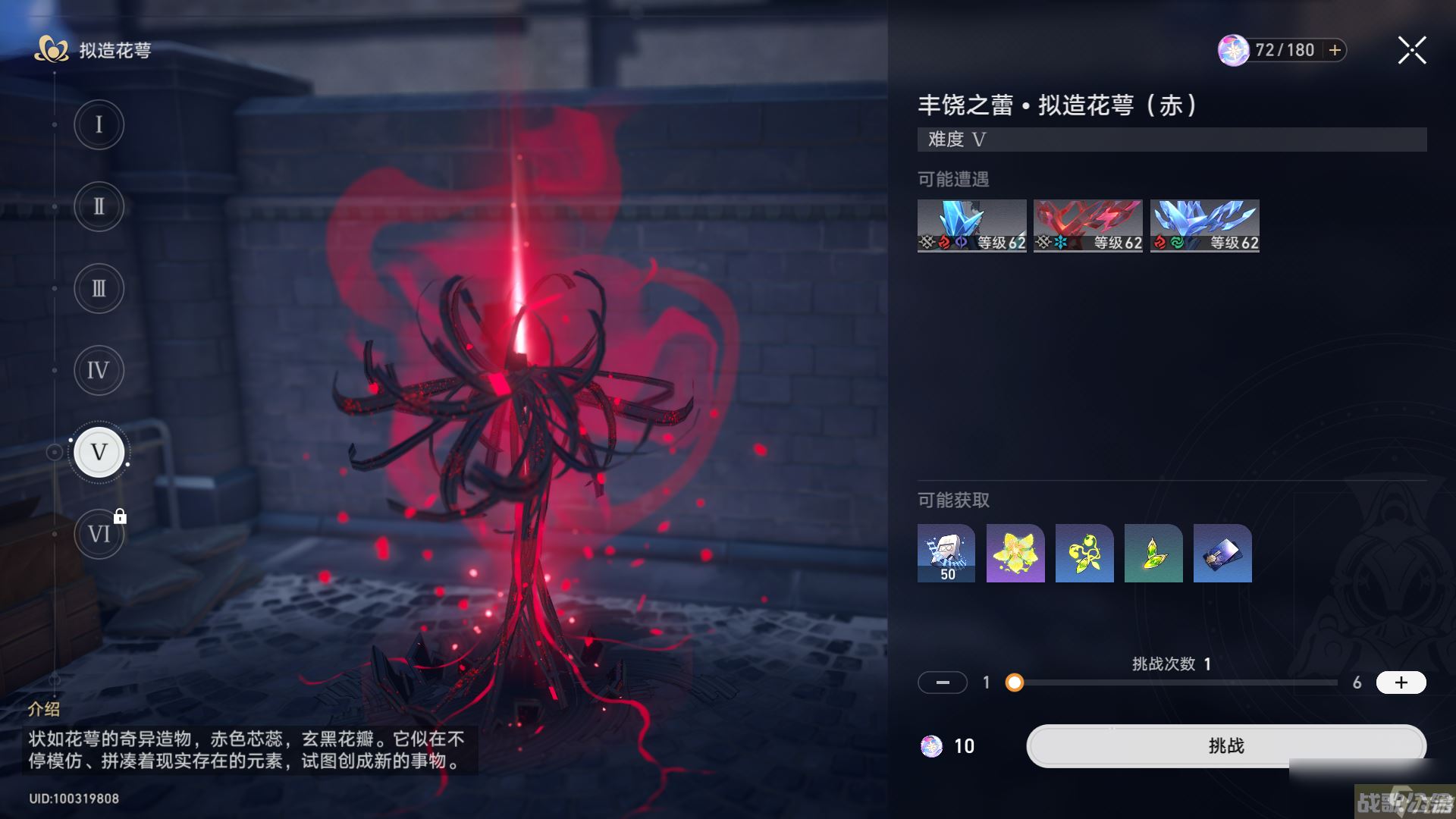Click difficulty level II on the left track
Screen dimensions: 1456x819
coord(99,207)
